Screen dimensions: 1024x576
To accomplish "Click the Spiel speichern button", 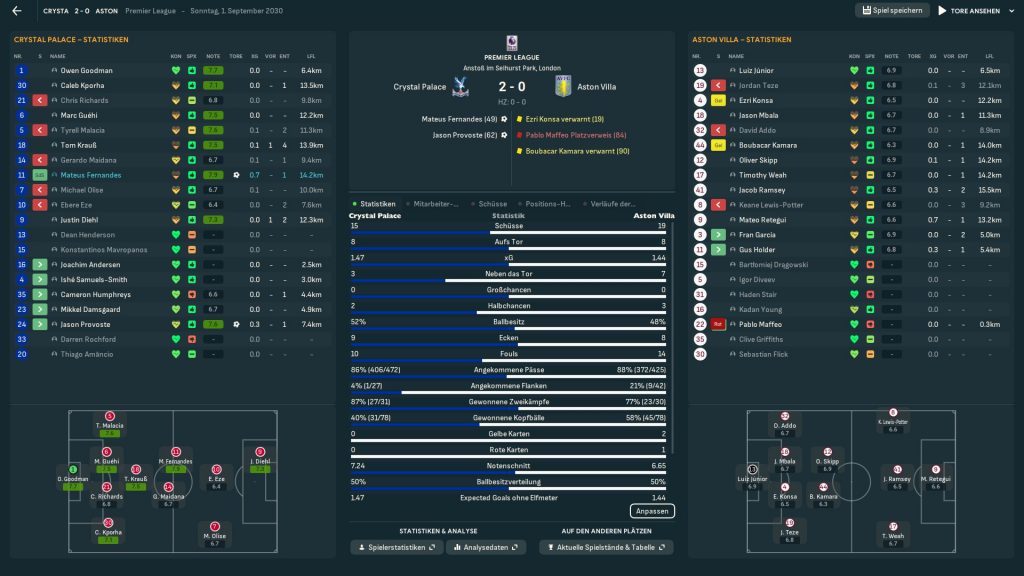I will pyautogui.click(x=892, y=11).
